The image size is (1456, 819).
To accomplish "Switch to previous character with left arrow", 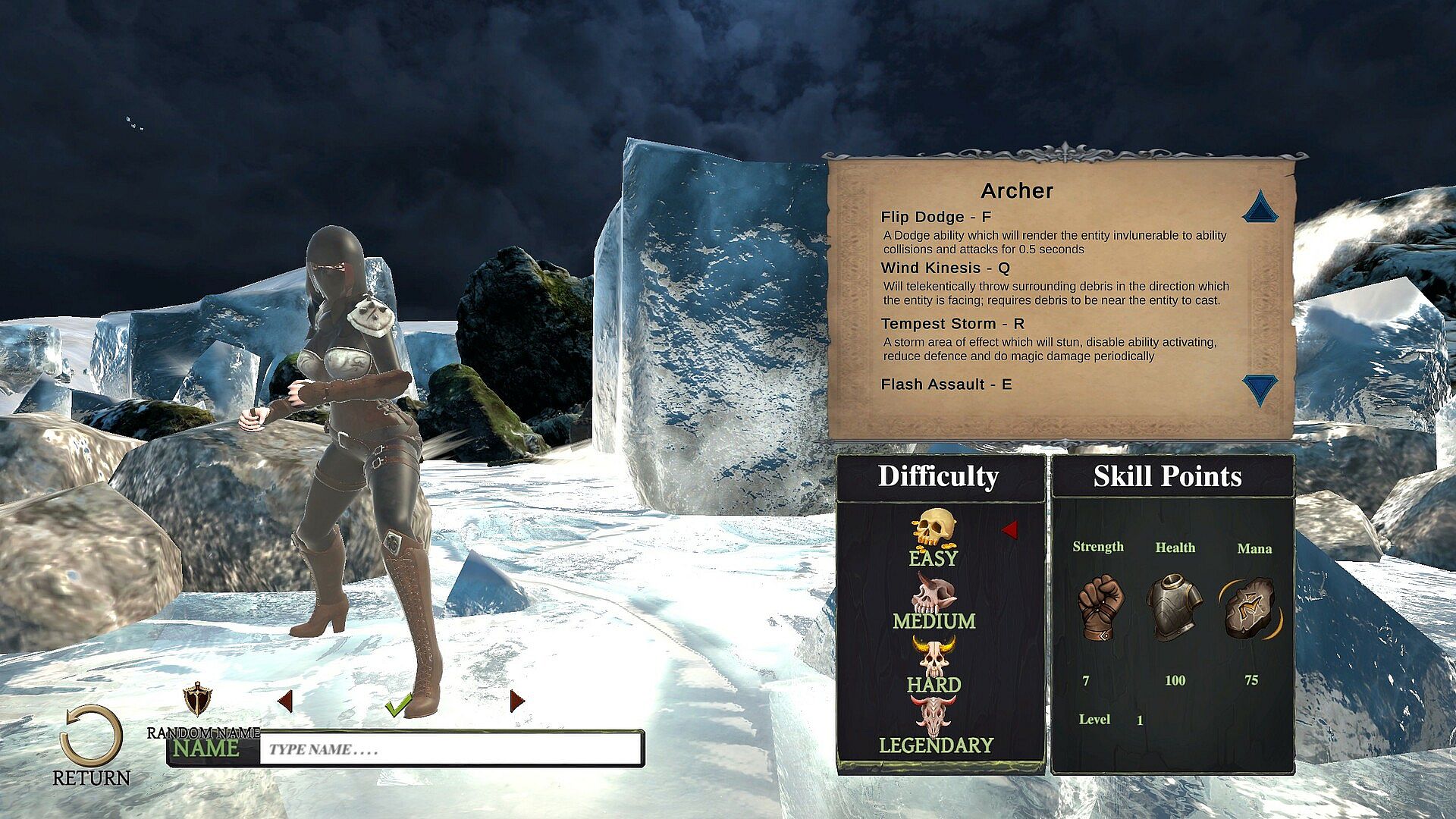I will [285, 701].
